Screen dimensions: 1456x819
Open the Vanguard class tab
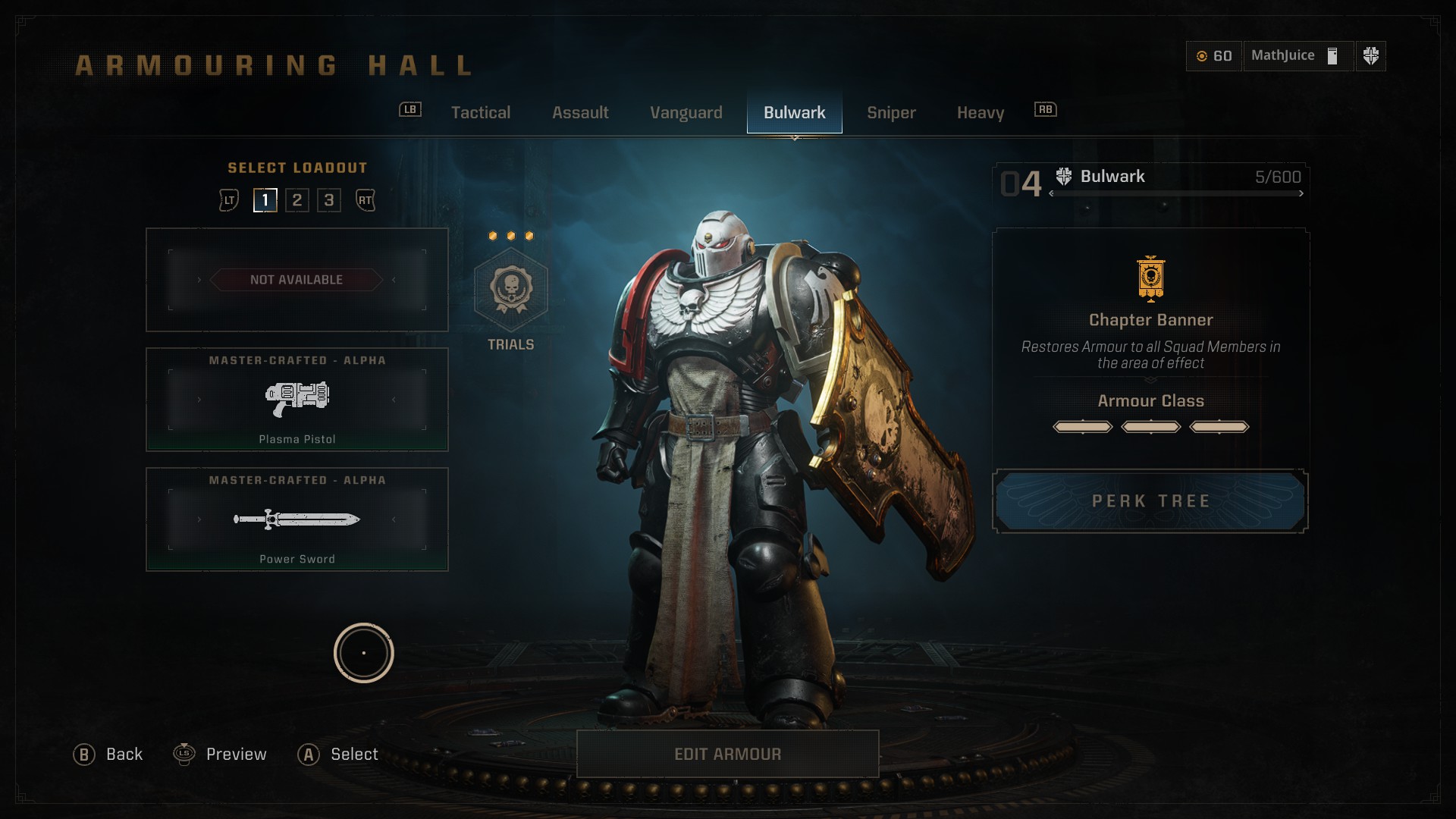click(686, 113)
